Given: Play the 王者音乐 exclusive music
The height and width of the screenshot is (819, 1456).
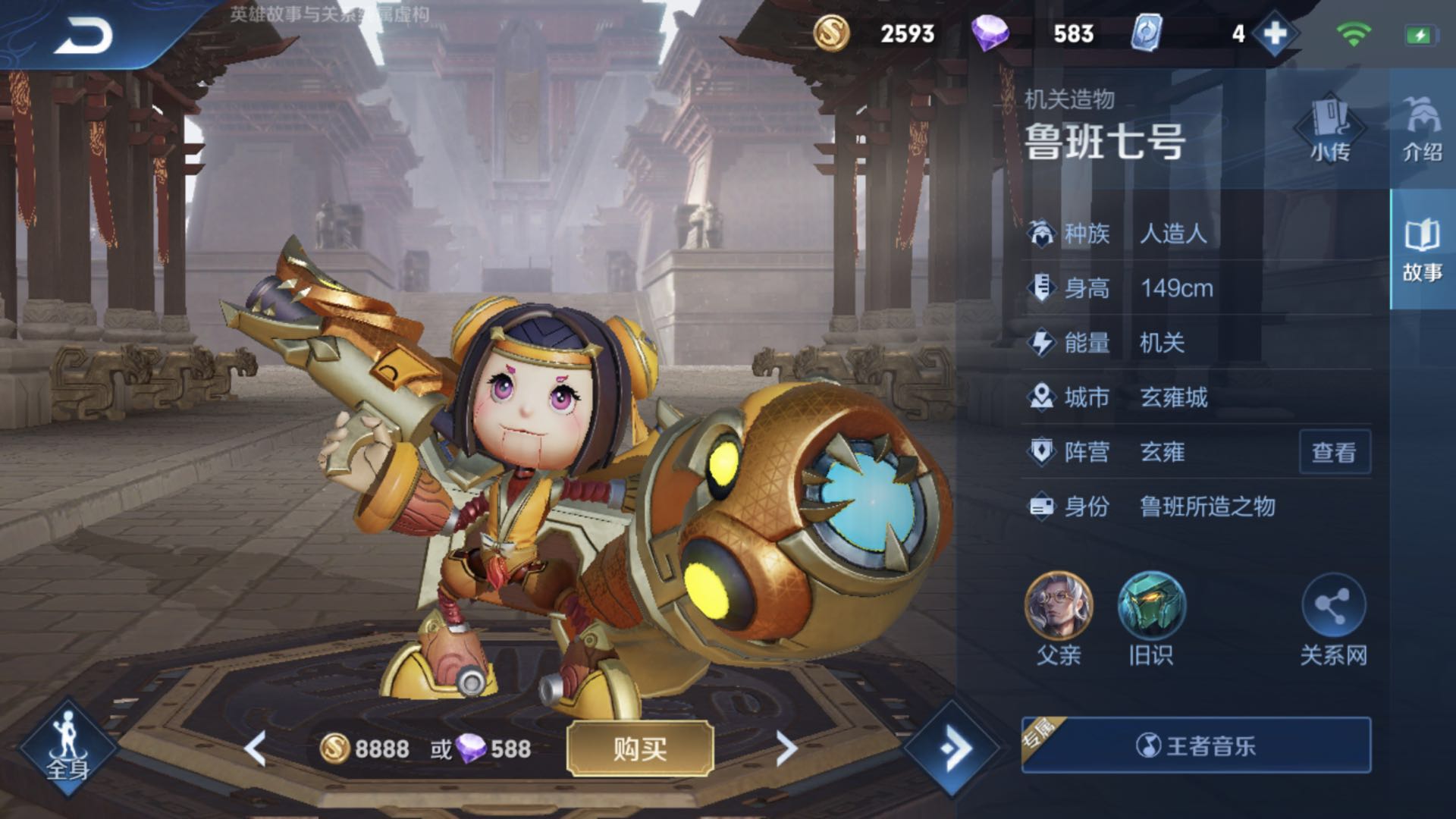Looking at the screenshot, I should 1196,745.
